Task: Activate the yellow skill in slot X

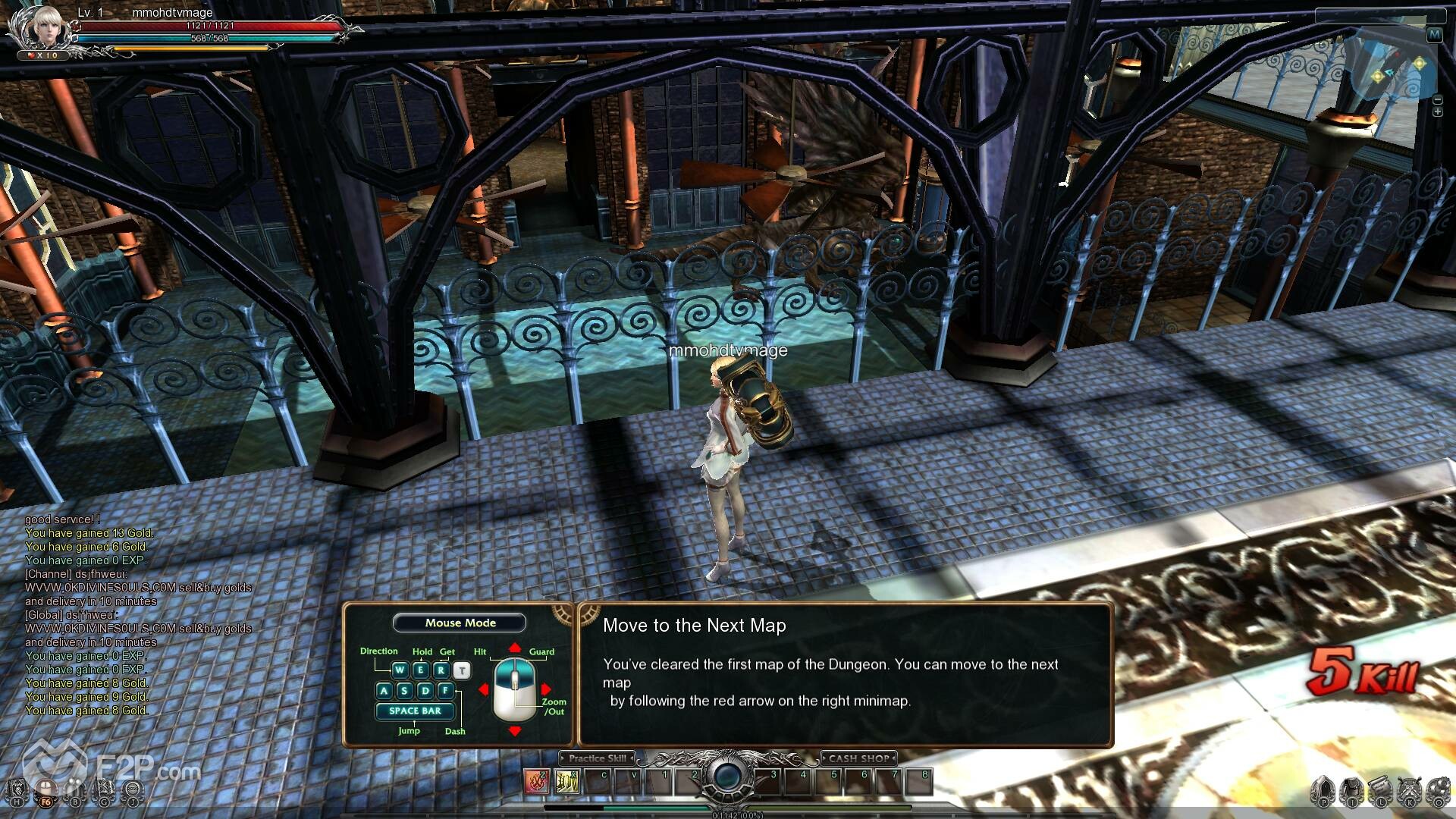Action: [x=567, y=780]
